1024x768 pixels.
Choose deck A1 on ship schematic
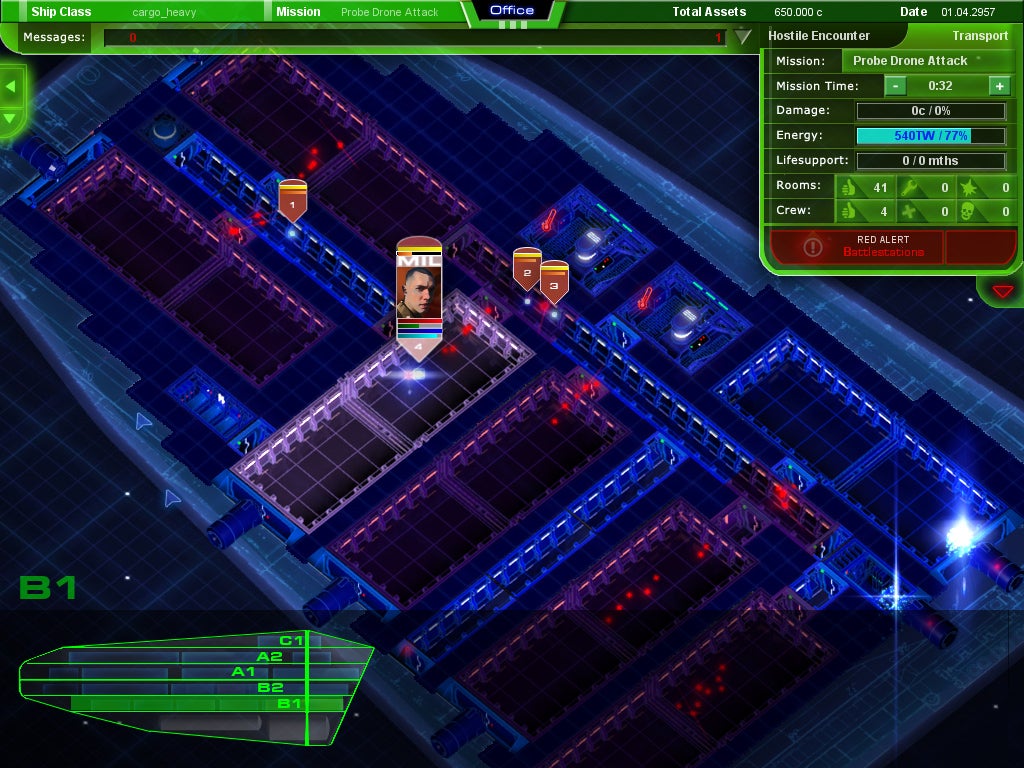pos(243,672)
